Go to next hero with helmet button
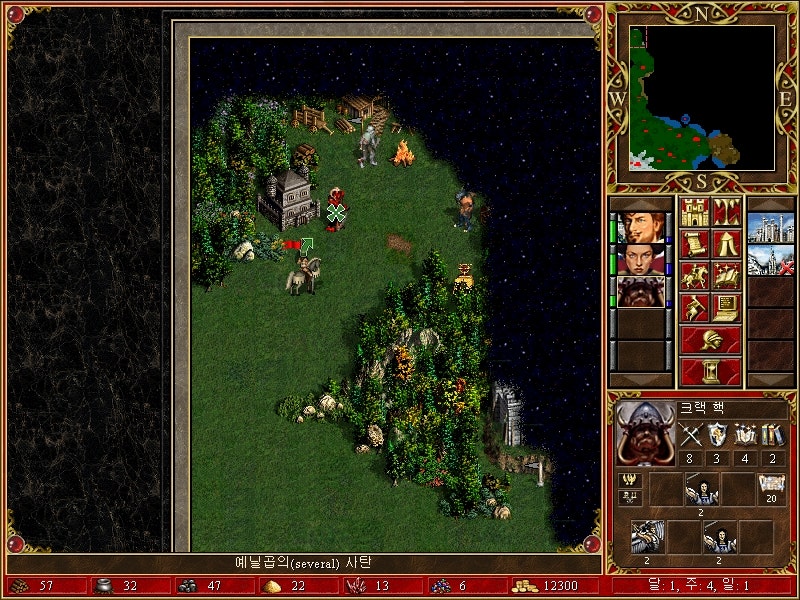Viewport: 800px width, 600px height. coord(711,340)
